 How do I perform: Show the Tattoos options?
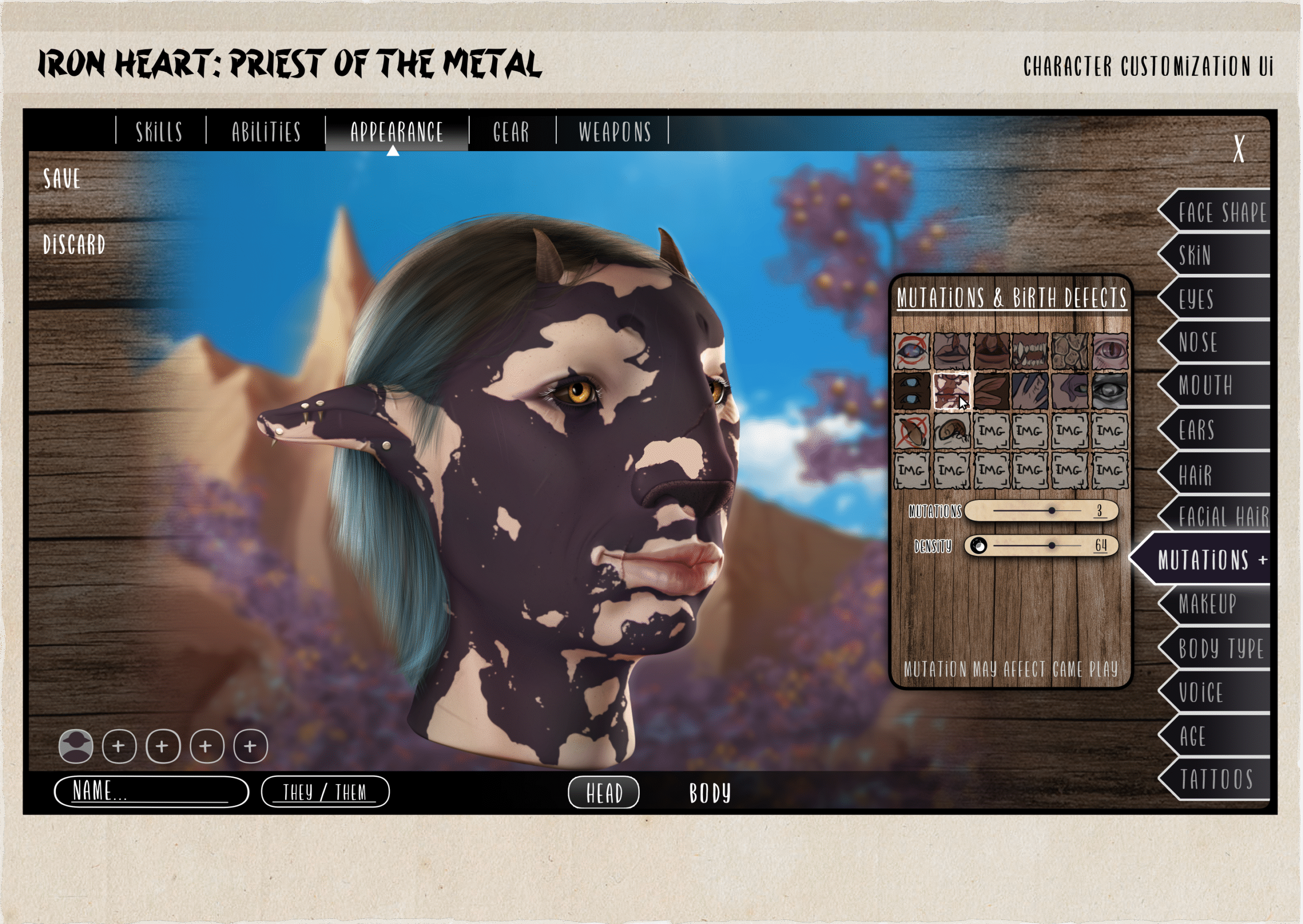click(1216, 779)
